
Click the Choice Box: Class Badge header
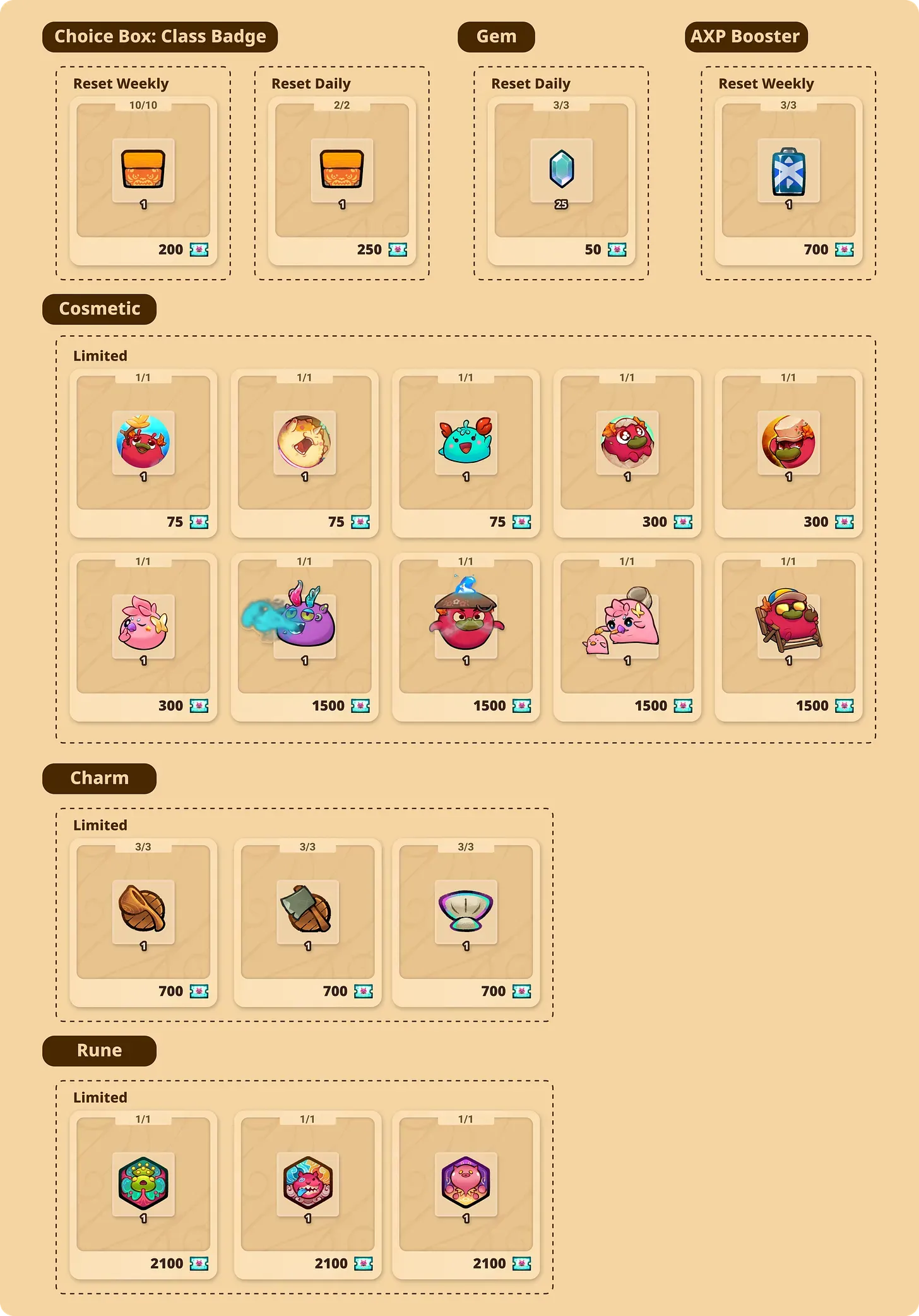click(x=160, y=36)
